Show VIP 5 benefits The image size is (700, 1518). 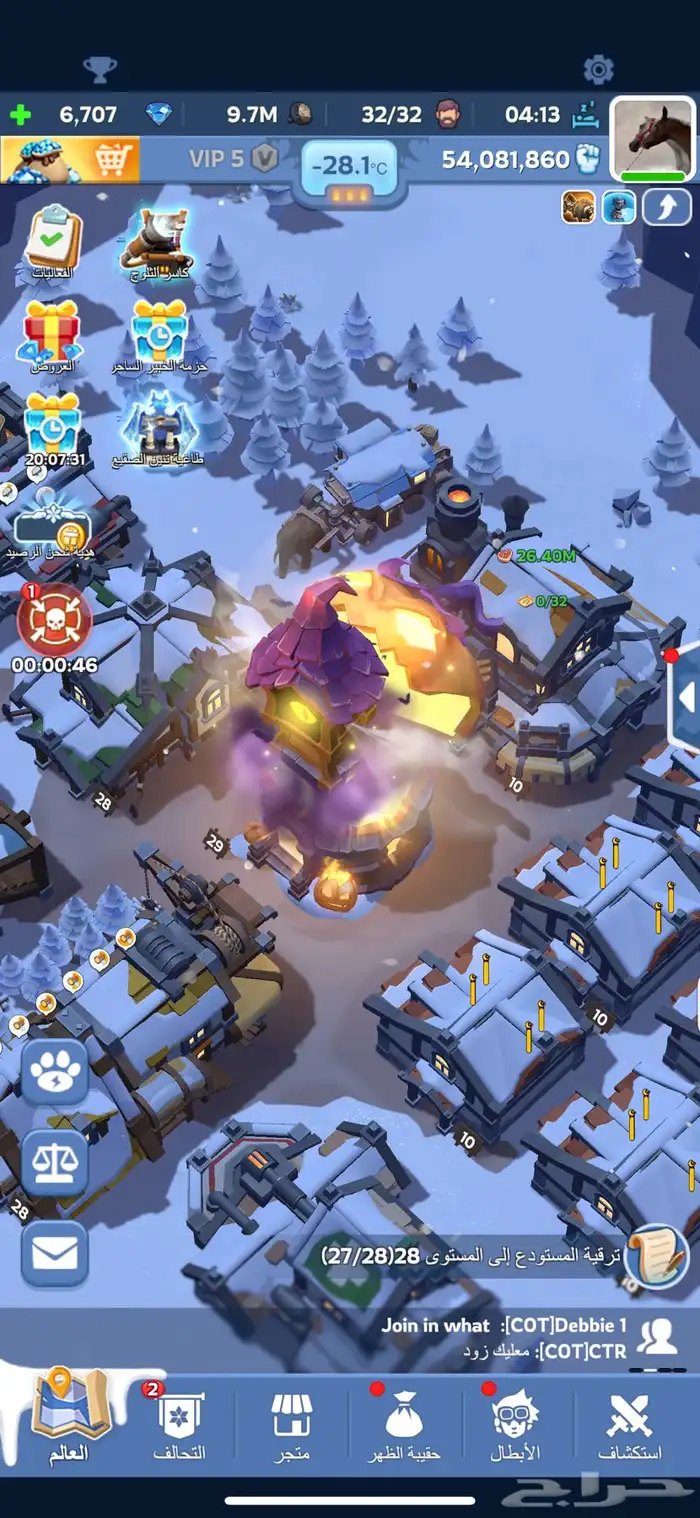(232, 159)
